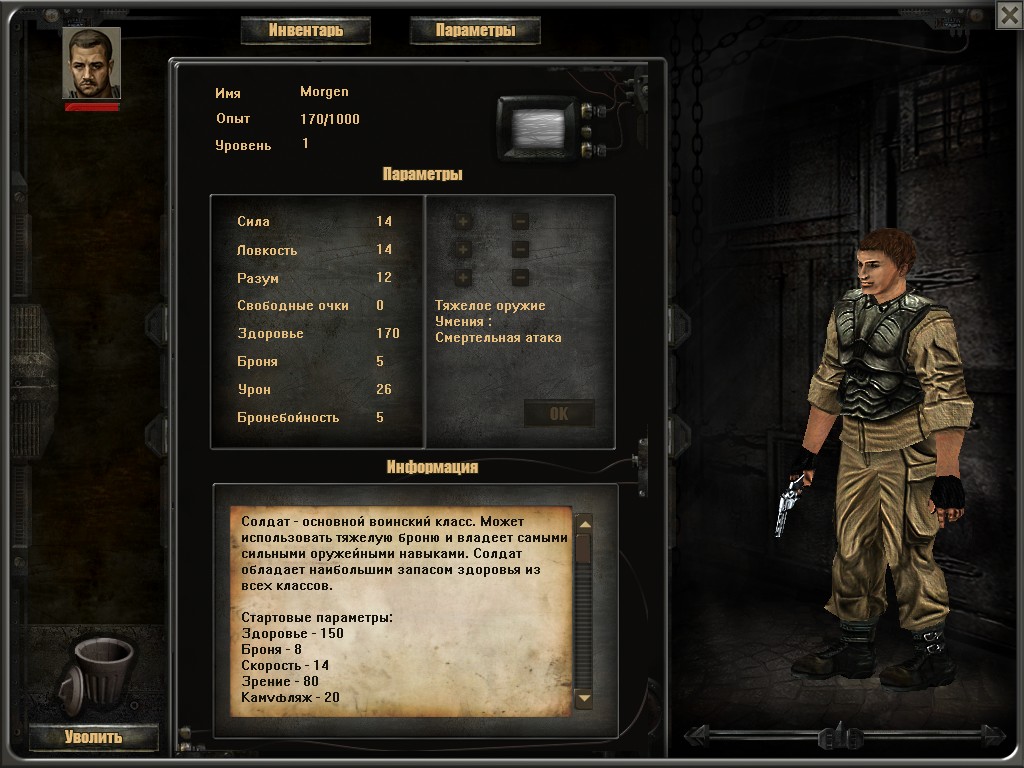Select Morgen's portrait
This screenshot has width=1024, height=768.
pos(91,63)
